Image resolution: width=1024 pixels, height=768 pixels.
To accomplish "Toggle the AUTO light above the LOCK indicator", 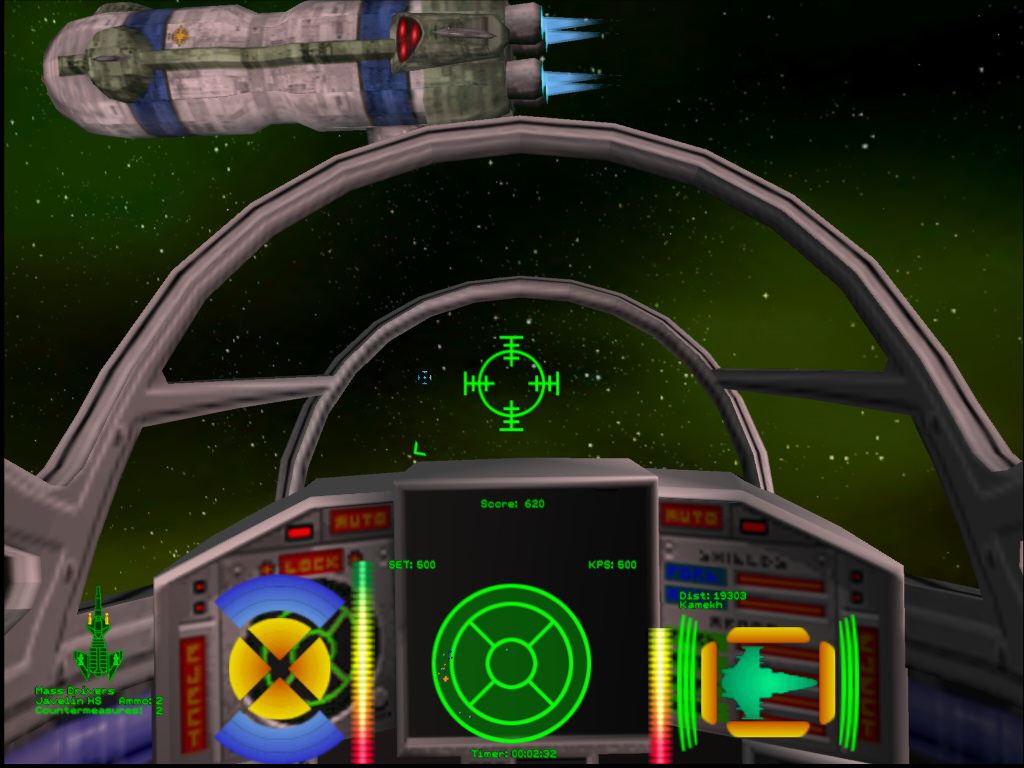I will (x=360, y=520).
